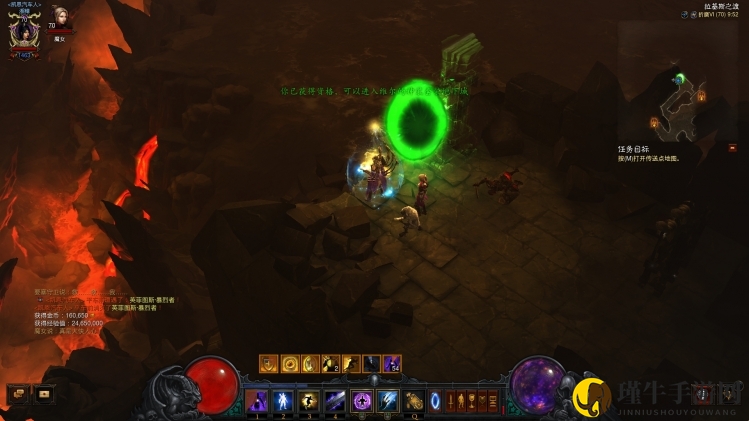Image resolution: width=749 pixels, height=421 pixels.
Task: Trigger the slot 3 dark silhouette skill
Action: pos(308,401)
